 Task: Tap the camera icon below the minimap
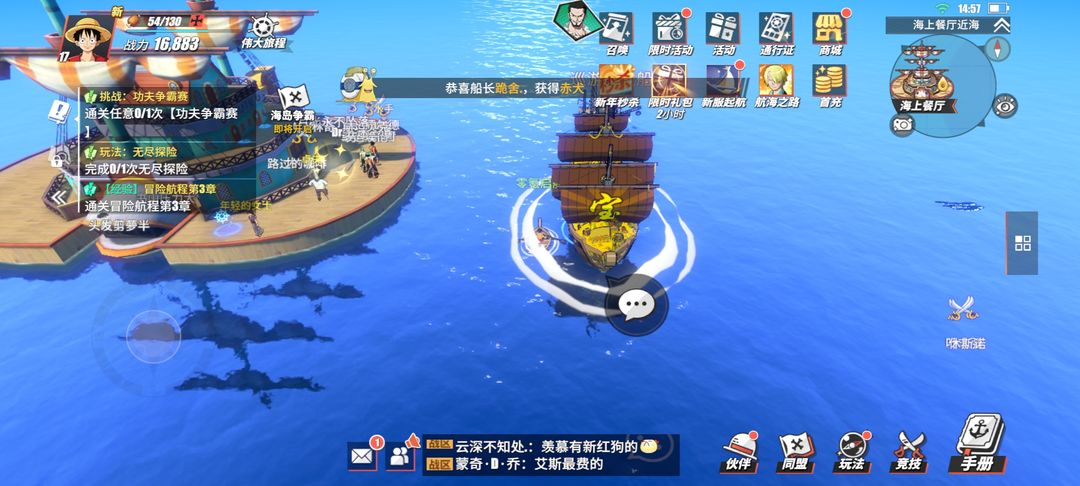point(903,124)
